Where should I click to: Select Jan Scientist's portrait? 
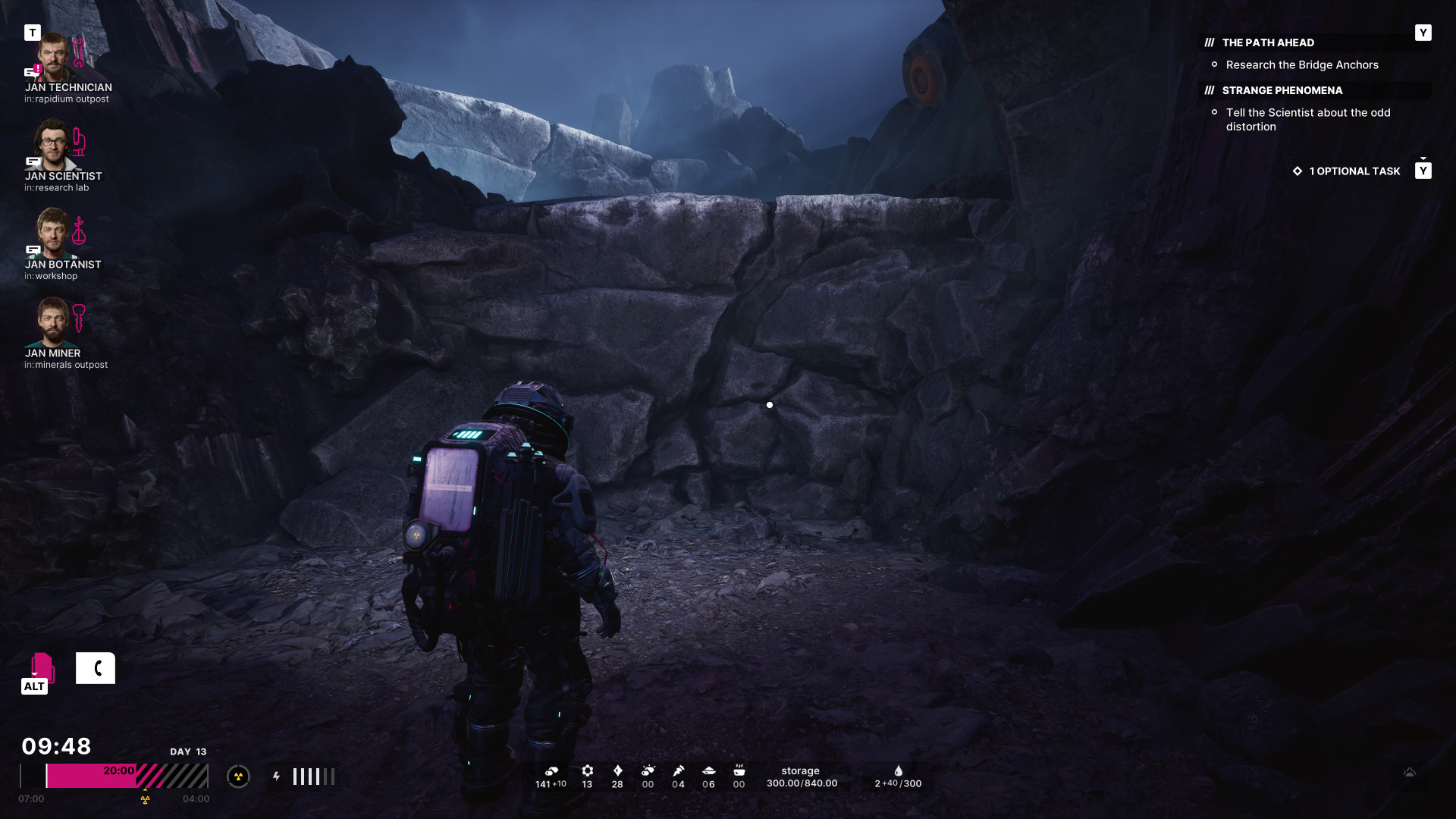(x=53, y=144)
